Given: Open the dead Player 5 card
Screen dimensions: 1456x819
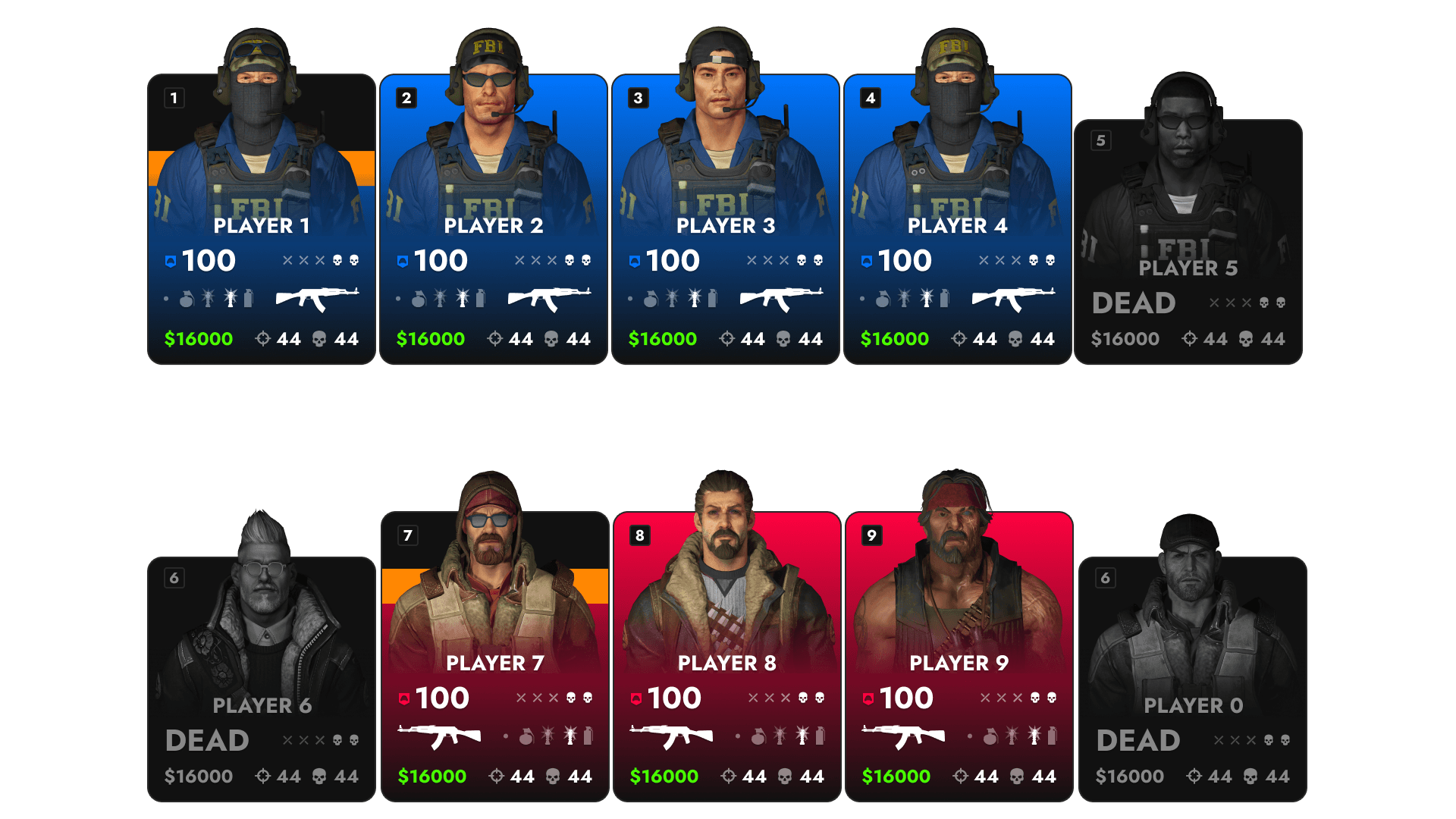Looking at the screenshot, I should 1188,243.
